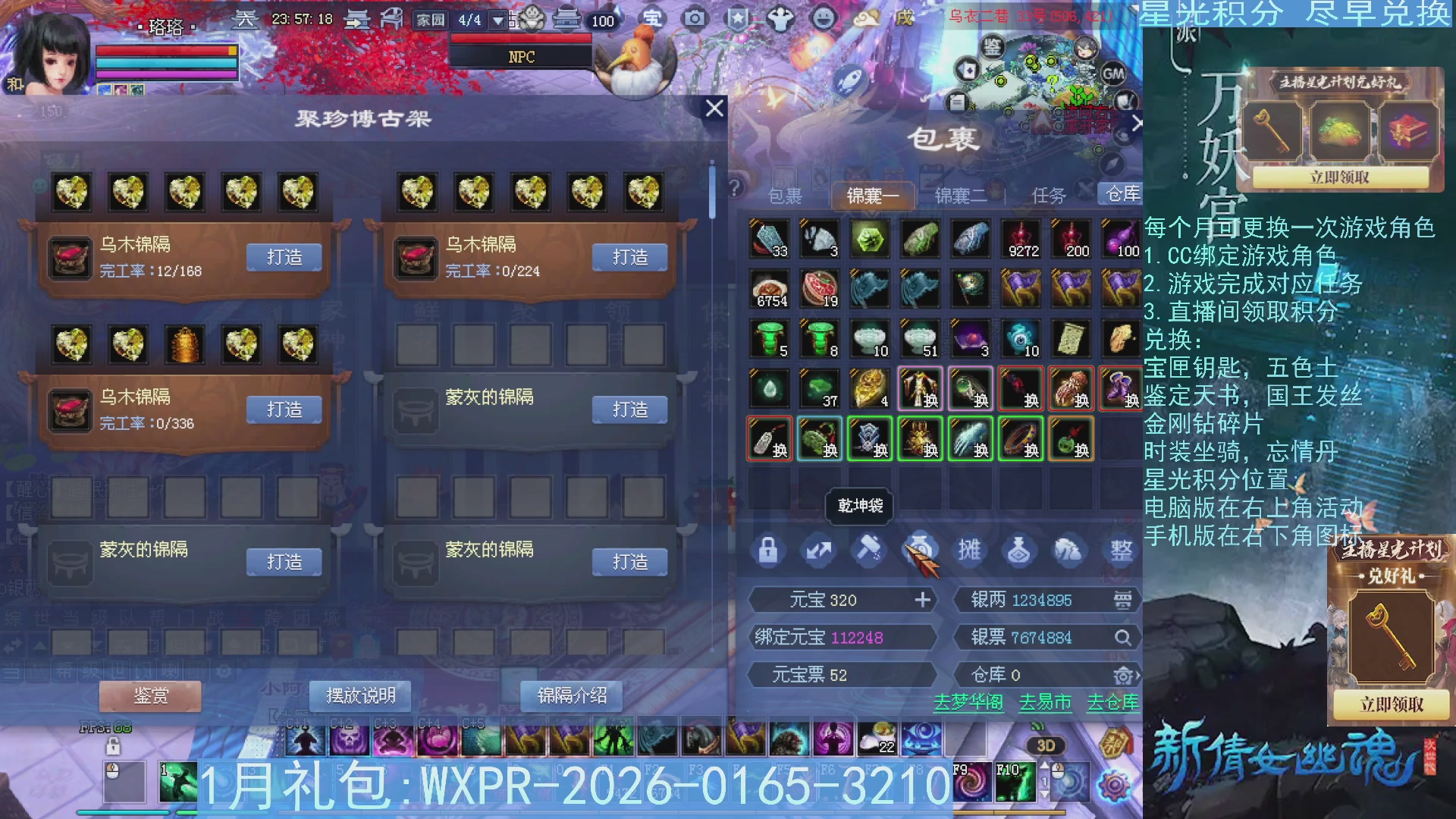This screenshot has height=819, width=1456.
Task: Click the 整 sort icon to tidy the bag
Action: coord(1120,550)
